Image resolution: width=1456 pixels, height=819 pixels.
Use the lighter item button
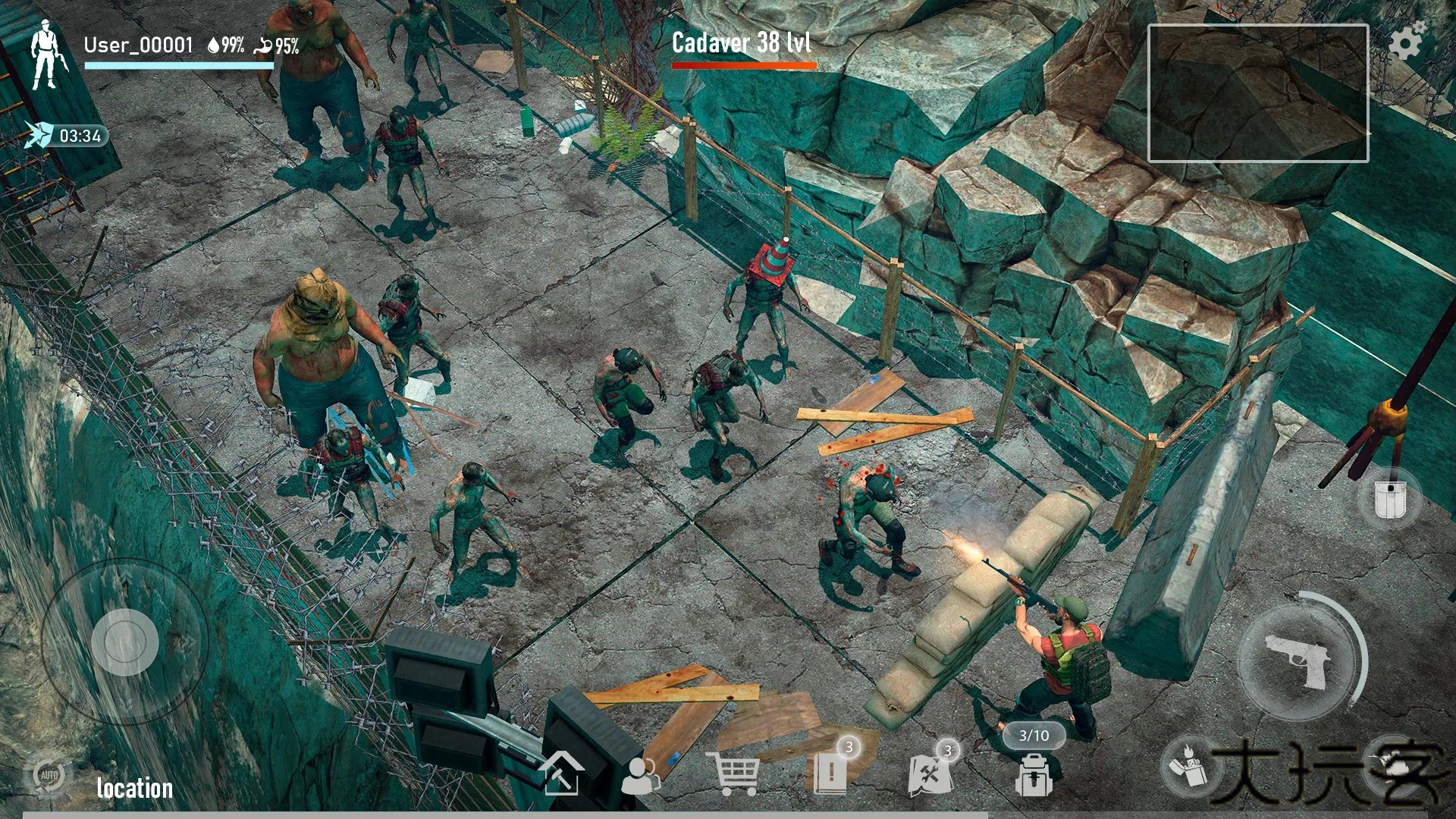pos(1188,764)
